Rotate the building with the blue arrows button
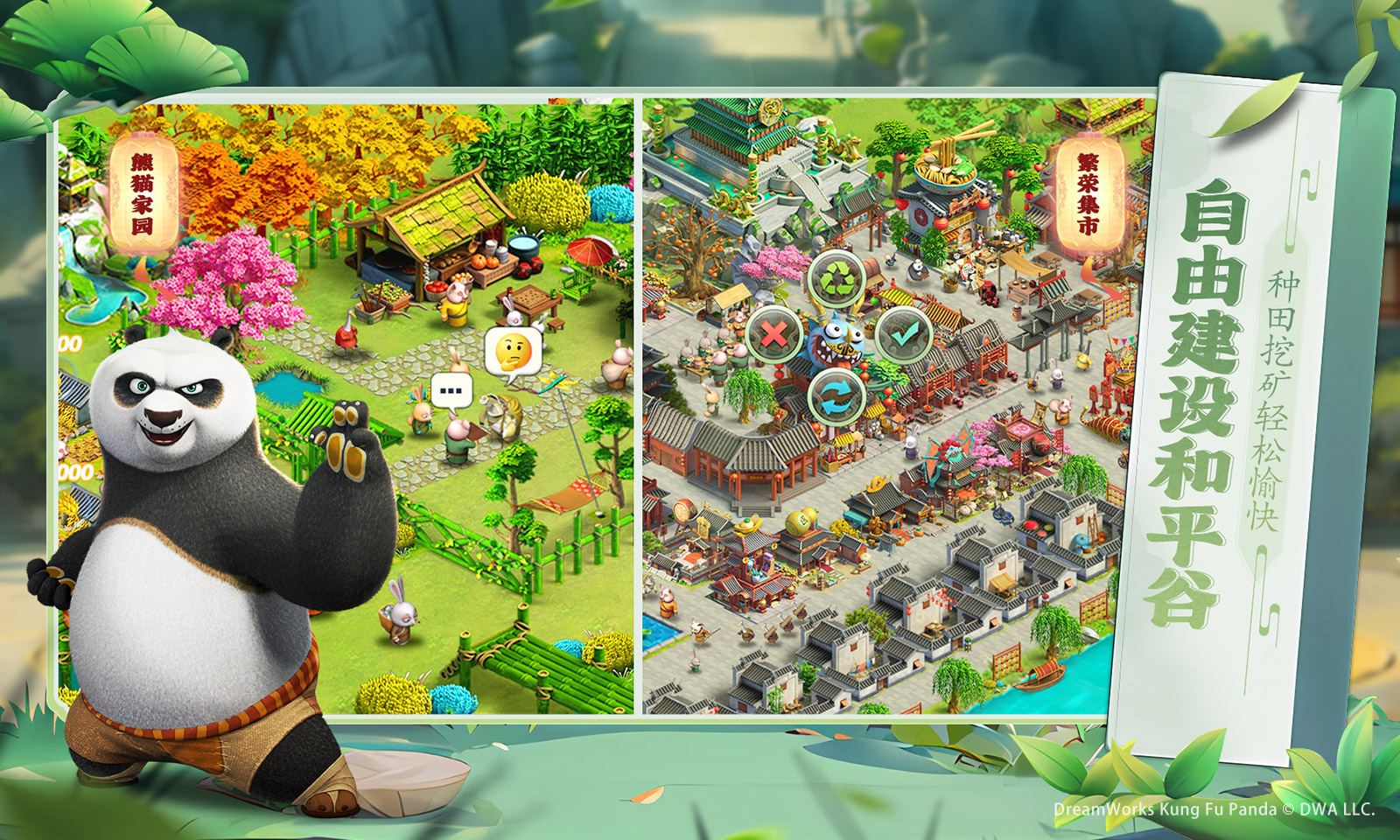1400x840 pixels. (x=836, y=397)
